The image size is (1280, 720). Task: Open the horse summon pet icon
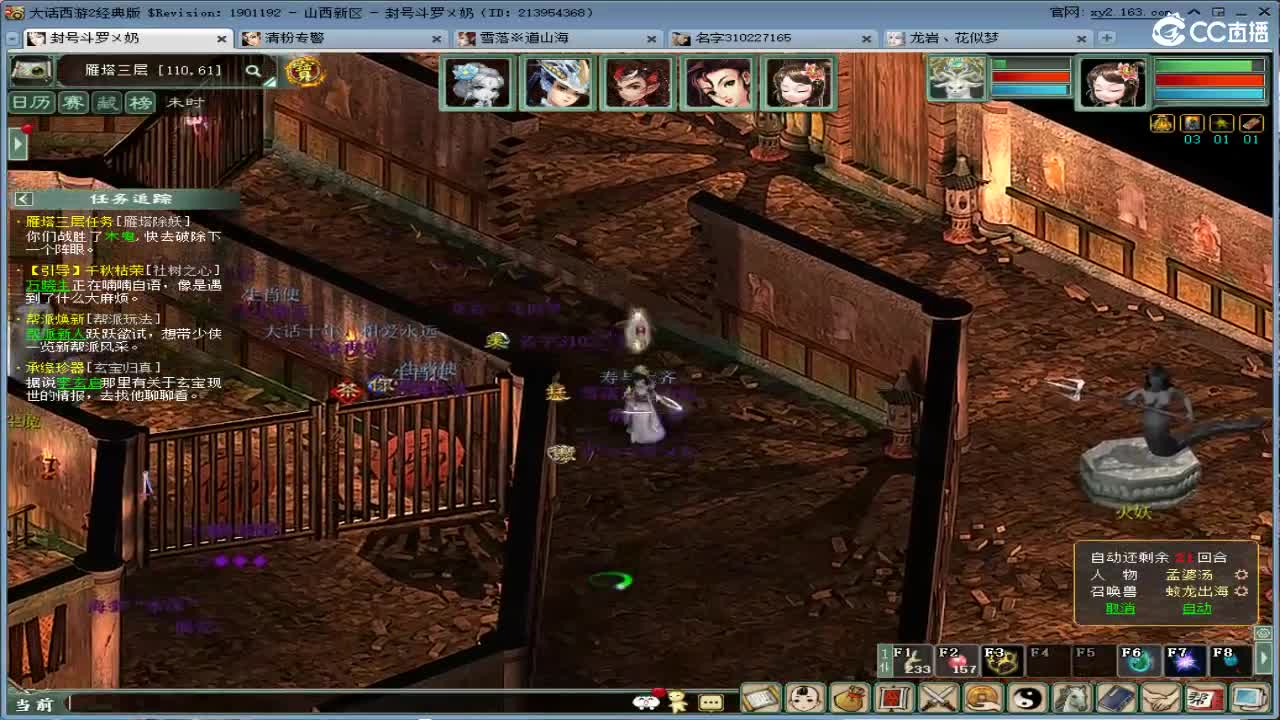click(1070, 697)
